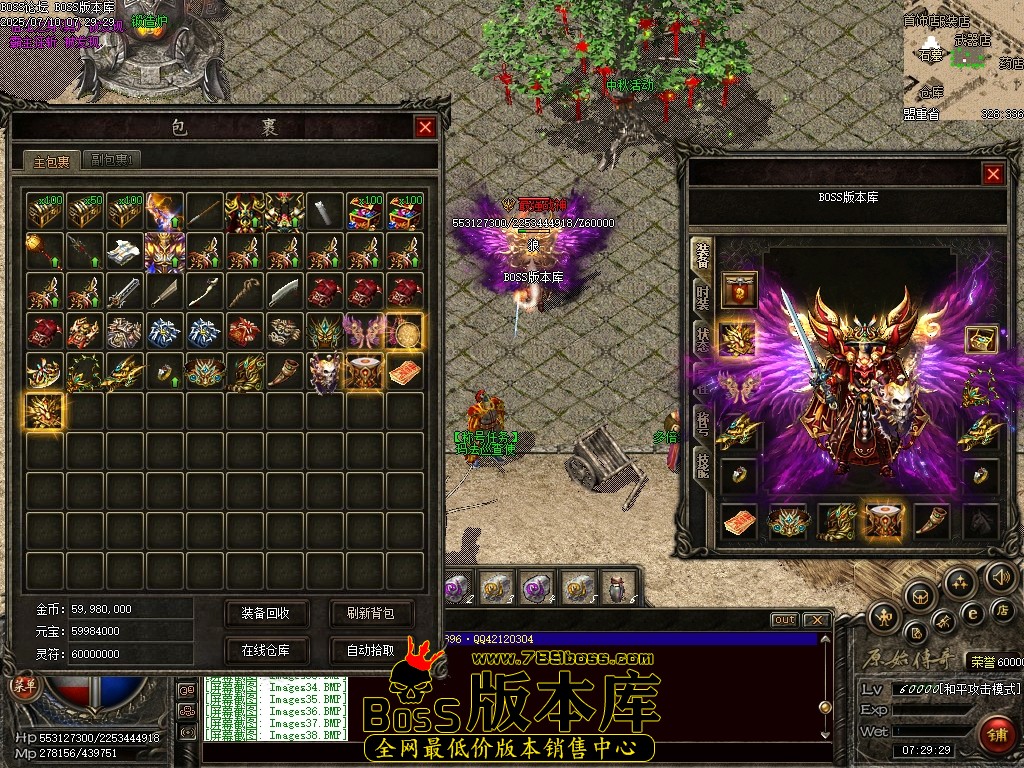Select the red book item in bag
Viewport: 1024px width, 768px height.
tap(405, 371)
